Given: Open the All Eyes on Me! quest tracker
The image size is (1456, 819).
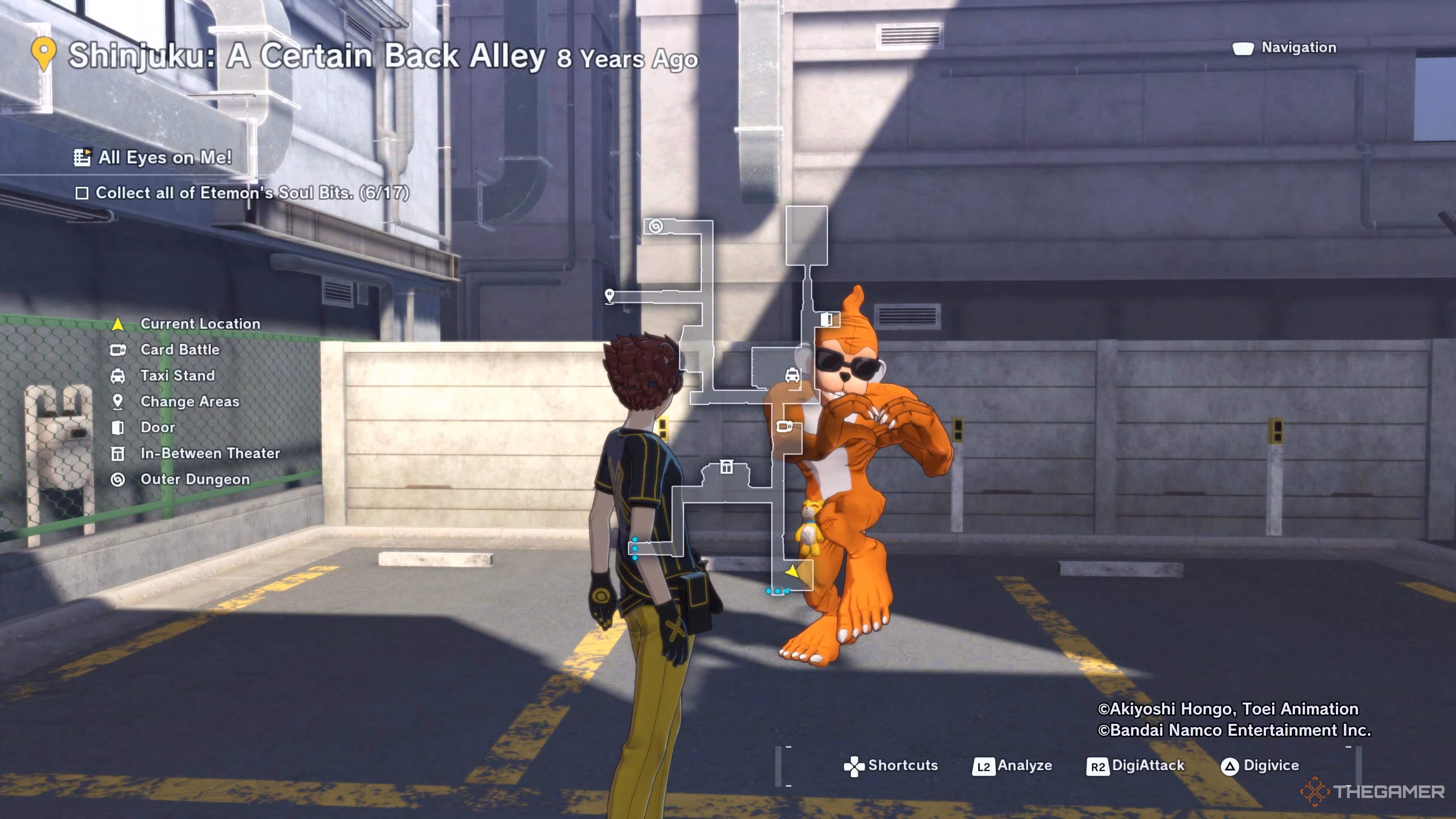Looking at the screenshot, I should click(164, 158).
